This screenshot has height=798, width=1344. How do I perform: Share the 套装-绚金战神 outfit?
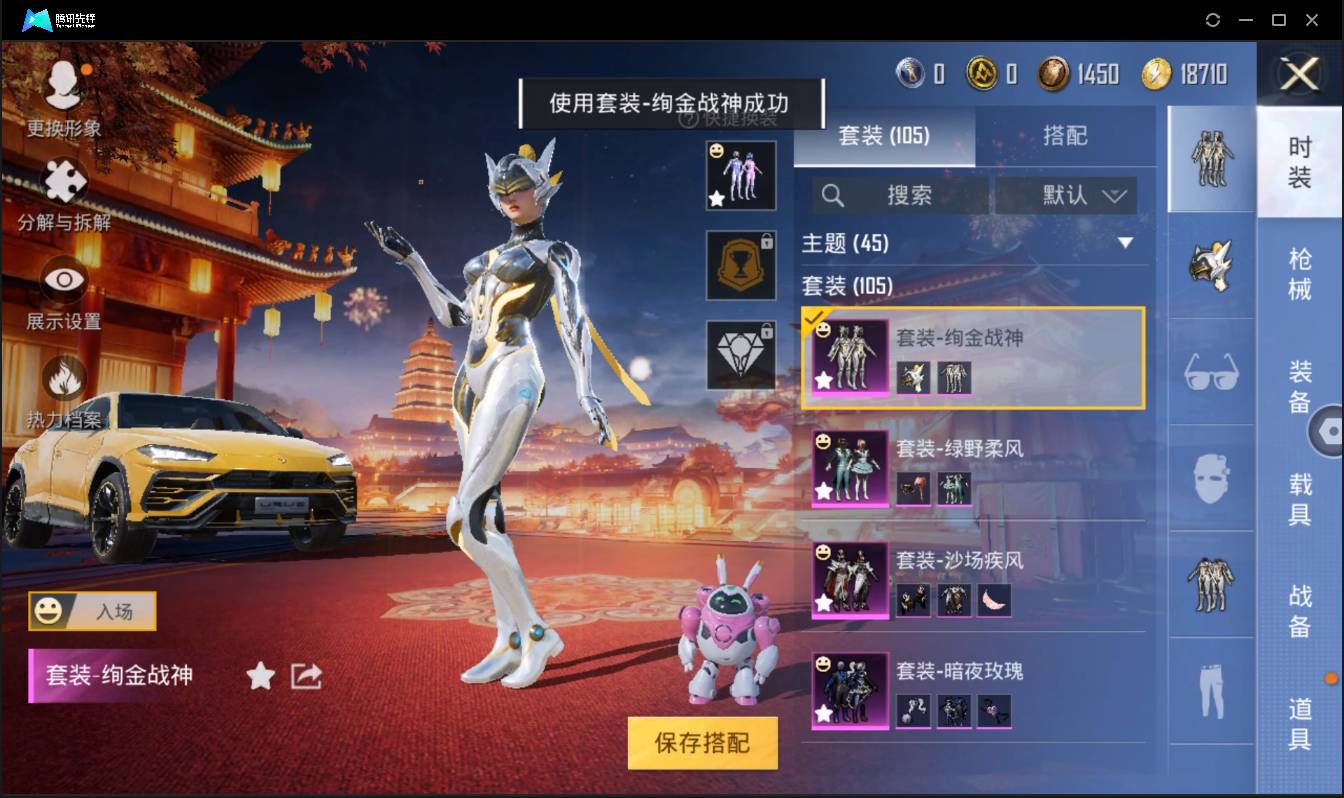pyautogui.click(x=308, y=676)
